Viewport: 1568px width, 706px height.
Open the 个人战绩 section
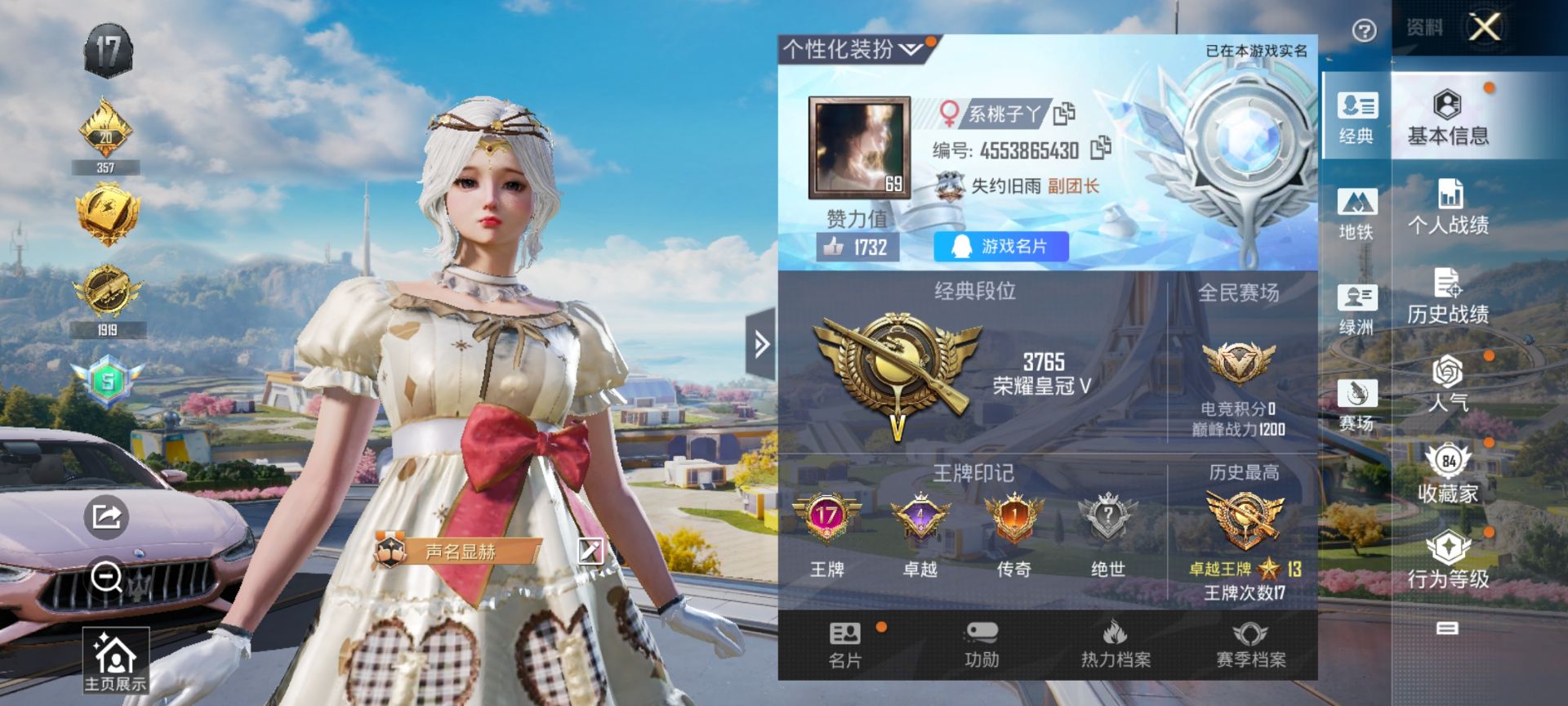pos(1448,208)
